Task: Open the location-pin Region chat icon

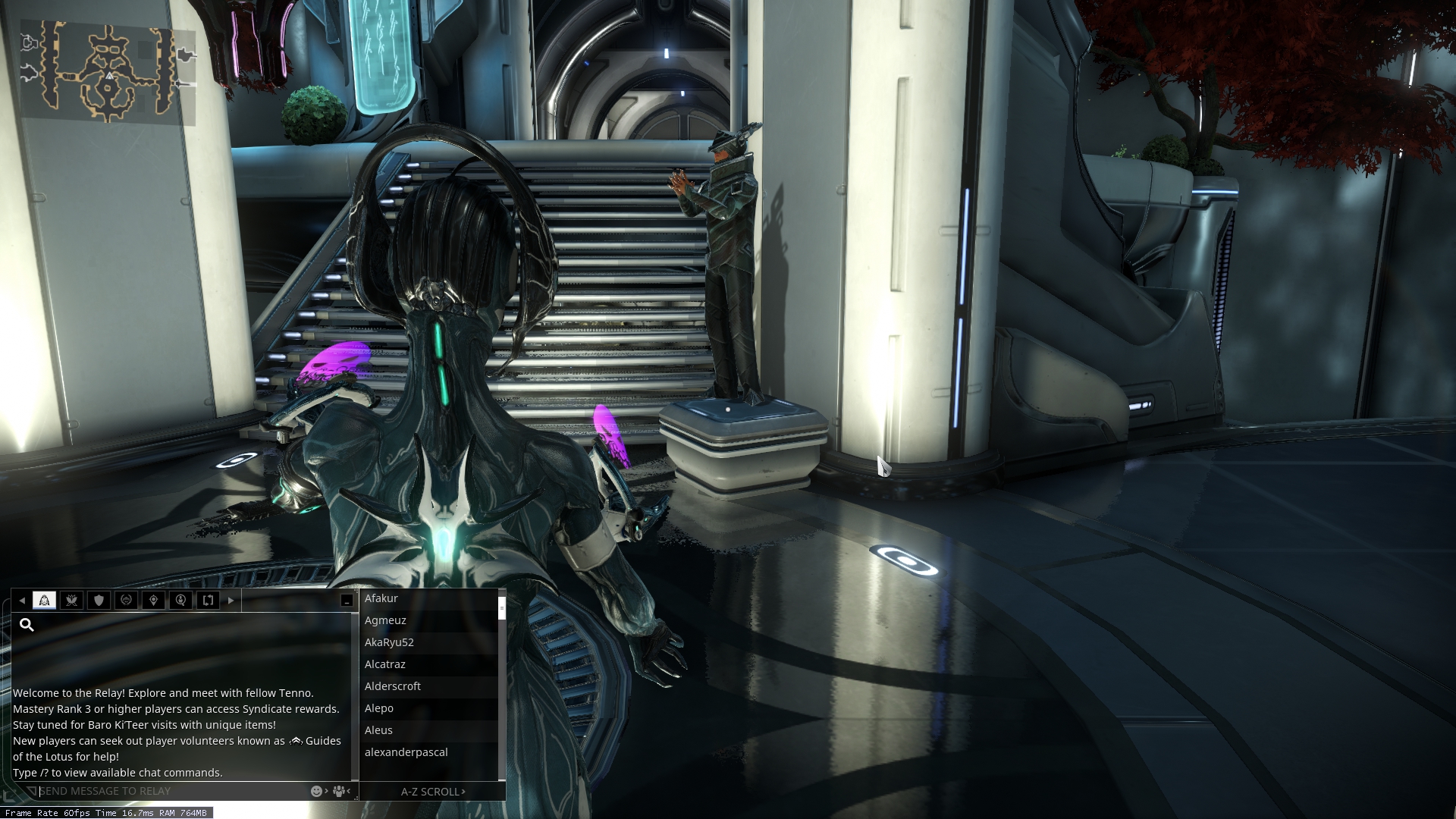Action: (x=154, y=600)
